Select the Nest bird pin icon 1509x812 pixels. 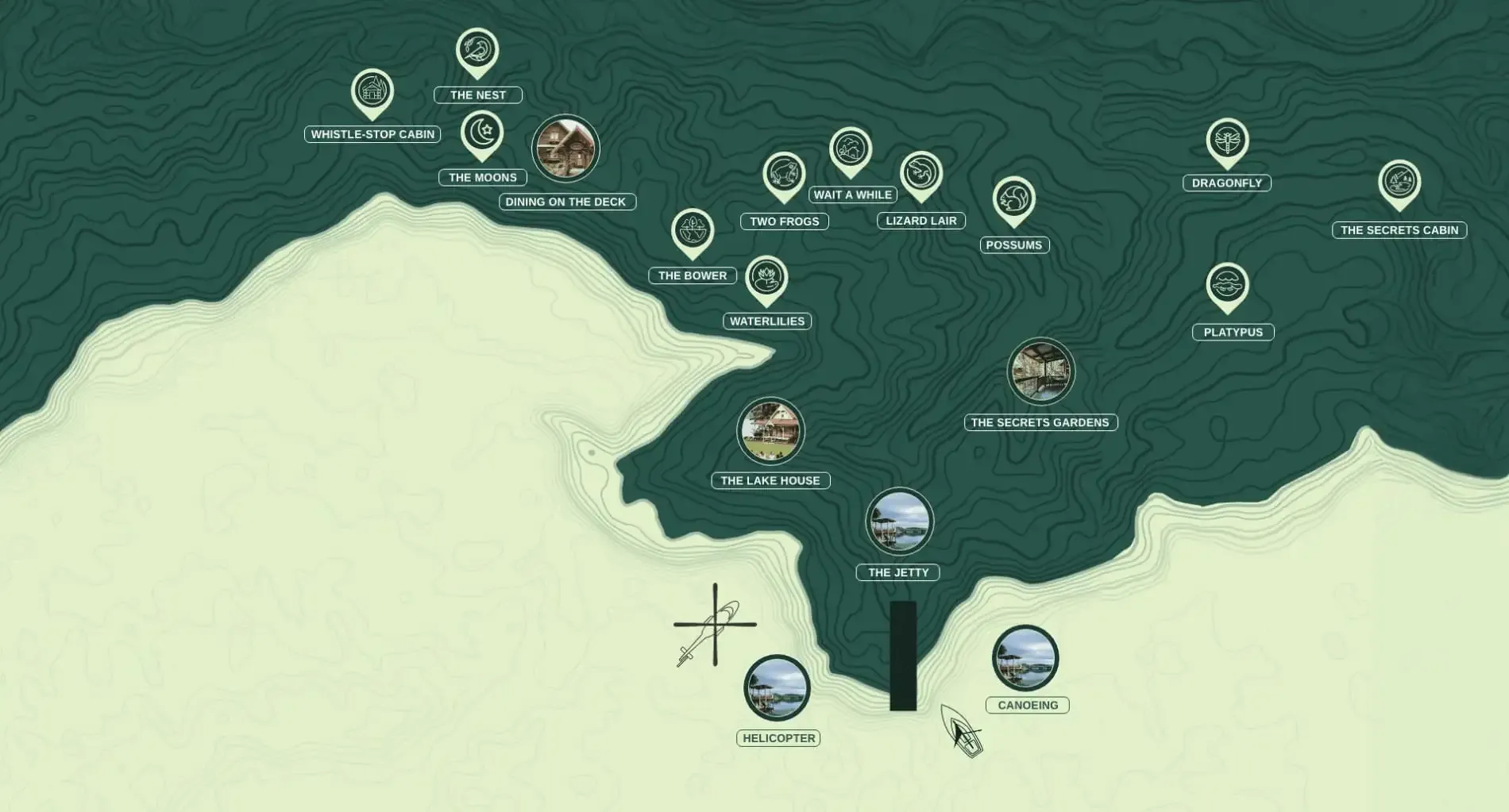pyautogui.click(x=477, y=49)
